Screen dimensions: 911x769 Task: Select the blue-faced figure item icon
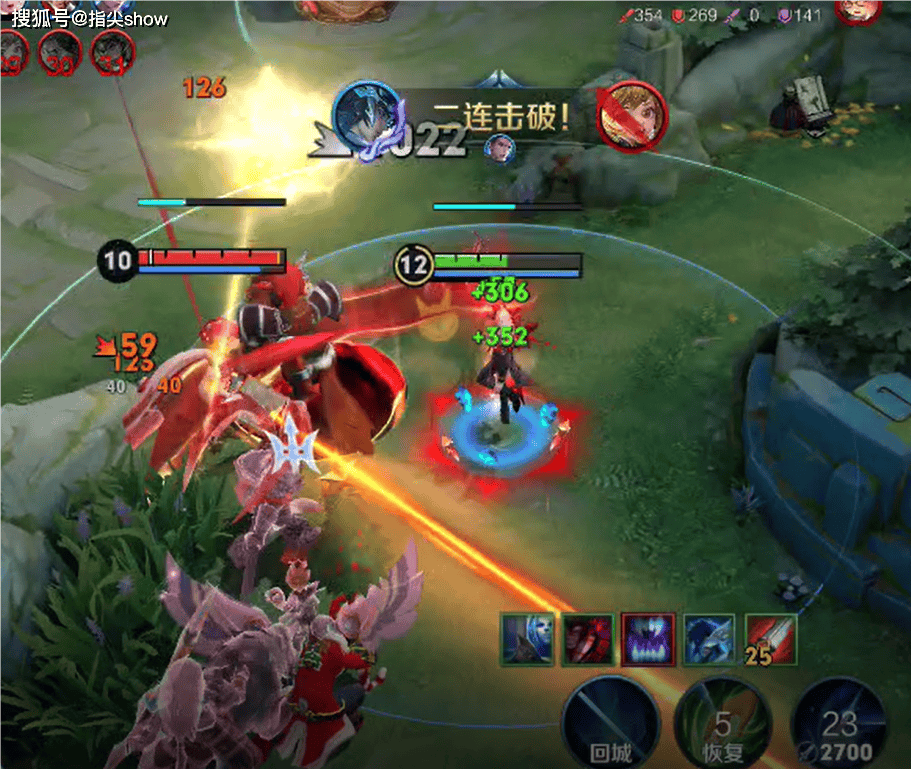pyautogui.click(x=527, y=640)
